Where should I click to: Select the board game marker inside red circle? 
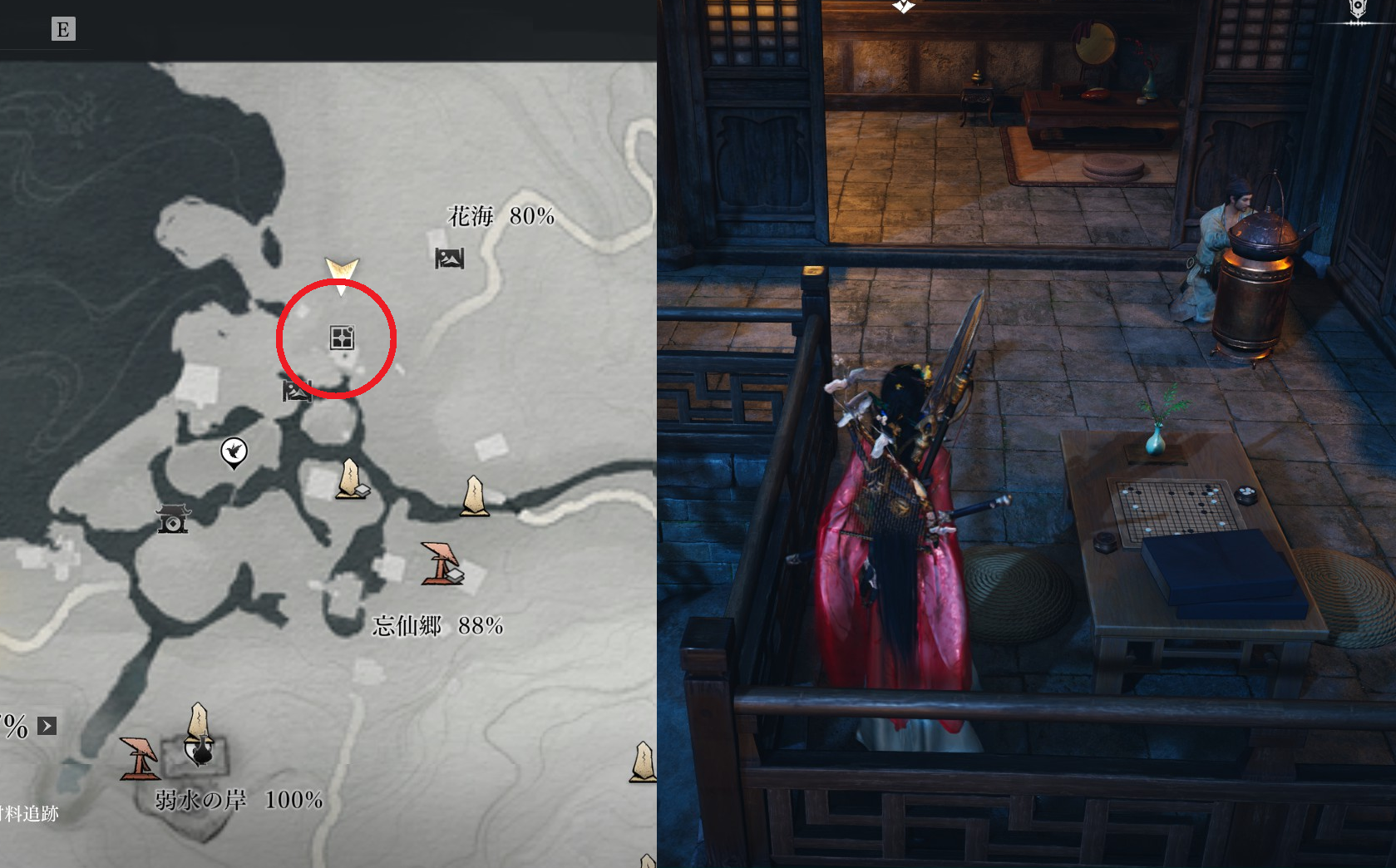pos(342,338)
